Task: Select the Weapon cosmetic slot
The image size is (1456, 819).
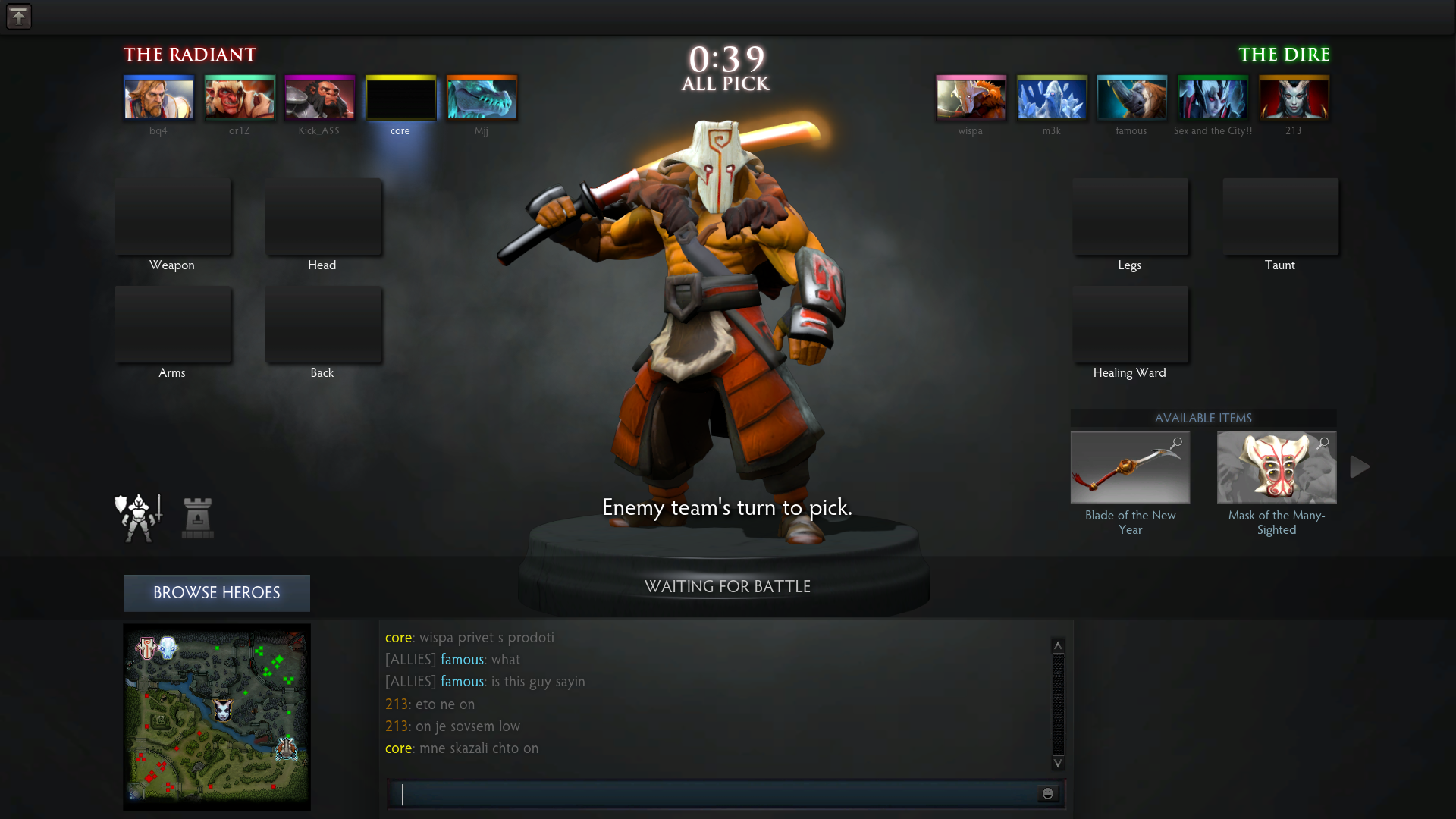Action: (173, 218)
